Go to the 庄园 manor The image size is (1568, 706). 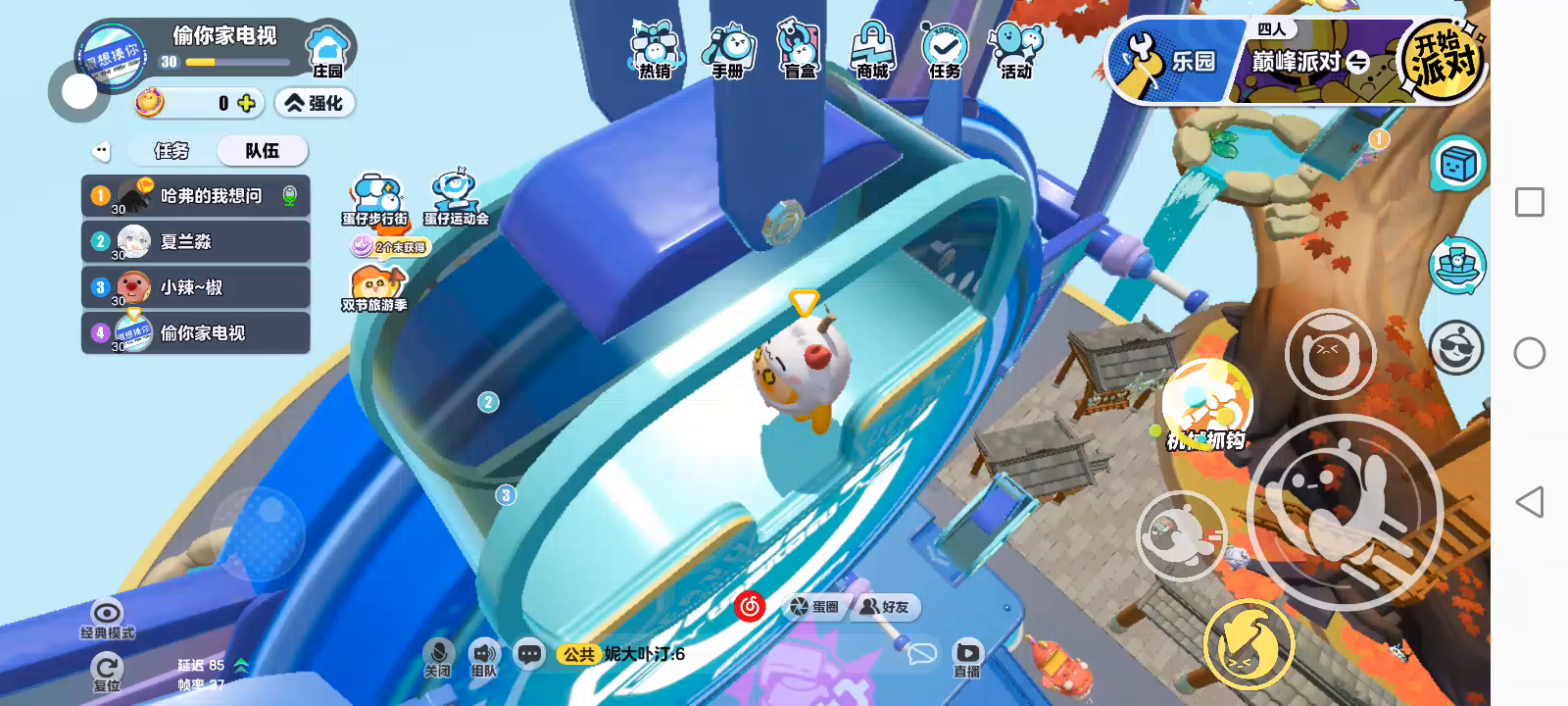(x=327, y=51)
